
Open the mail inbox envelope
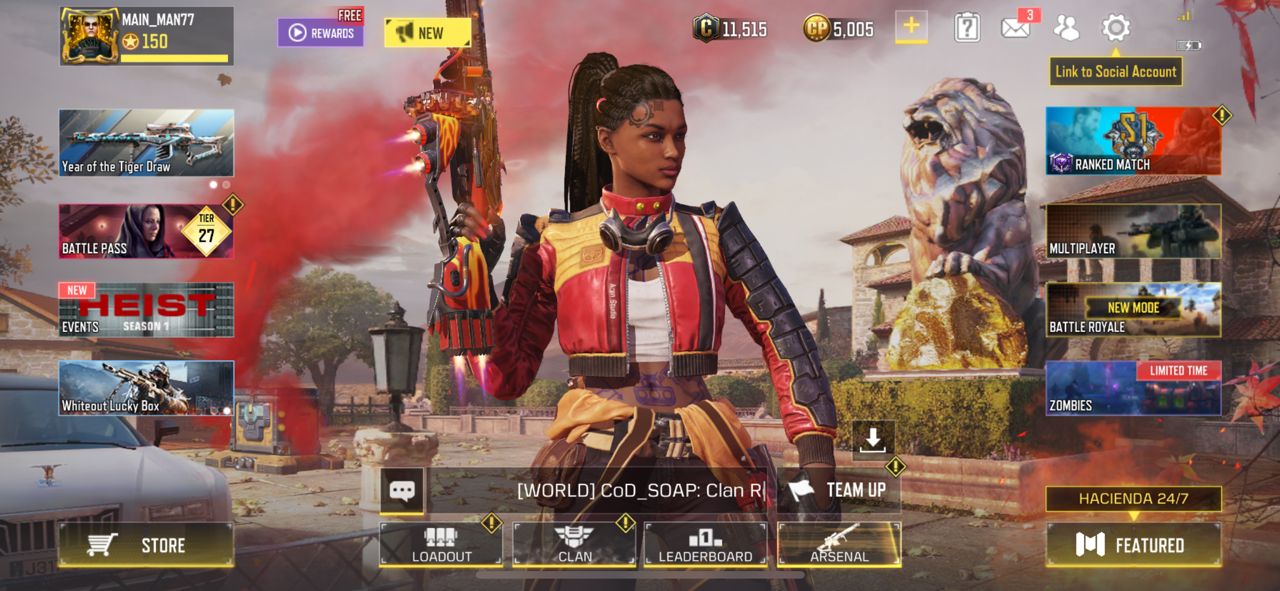(x=1015, y=28)
